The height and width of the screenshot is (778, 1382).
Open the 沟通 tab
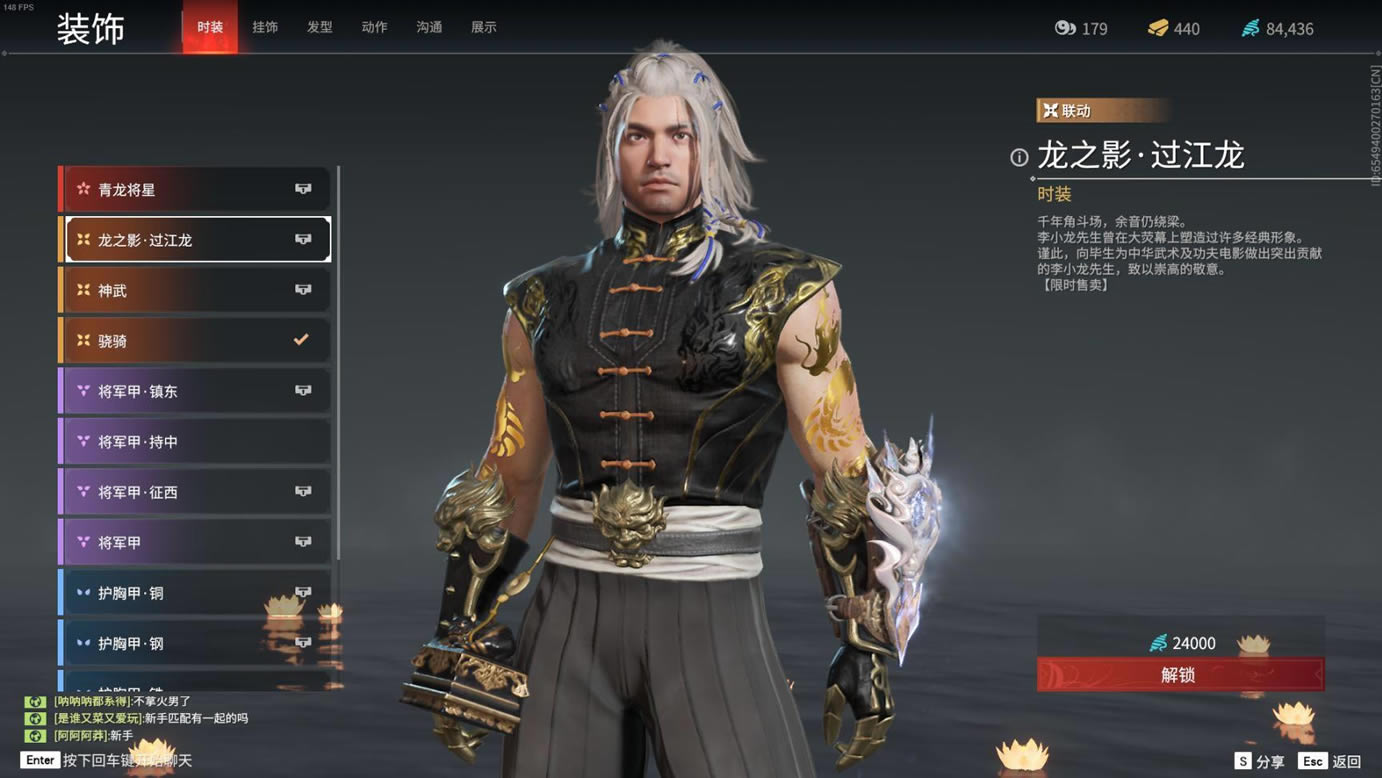pyautogui.click(x=429, y=27)
